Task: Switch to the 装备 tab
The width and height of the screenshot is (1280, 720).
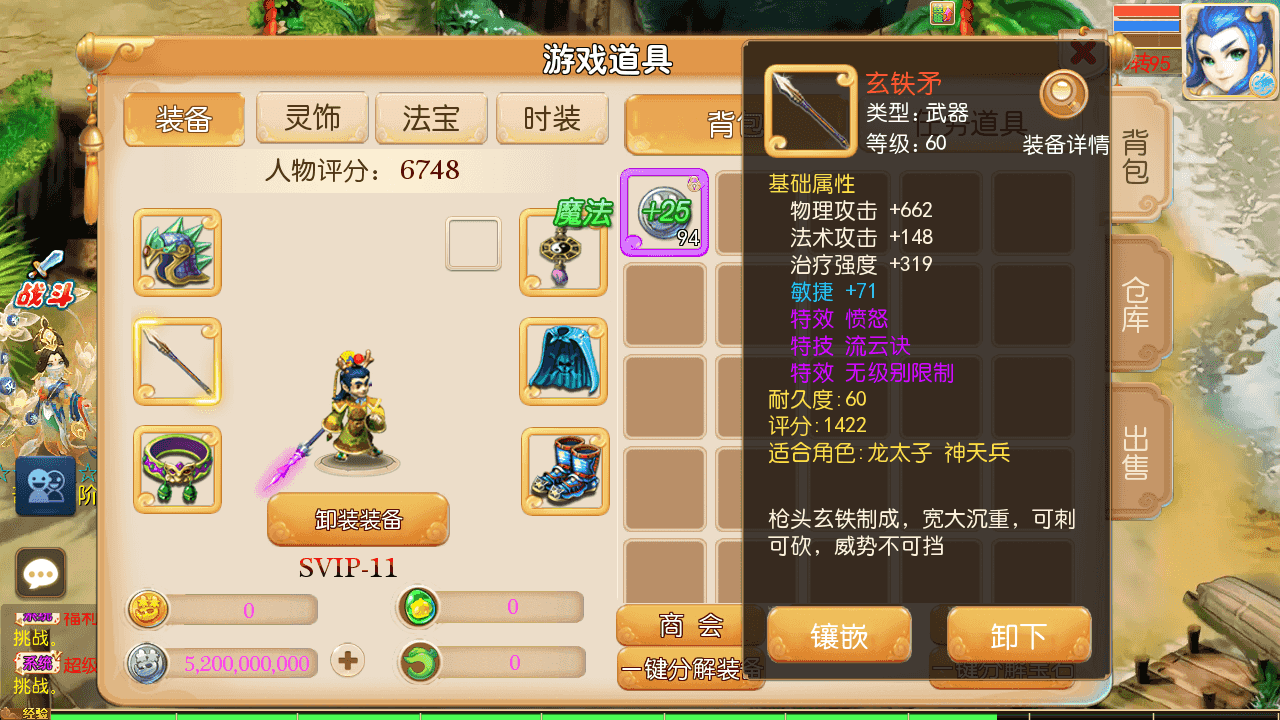Action: coord(184,117)
